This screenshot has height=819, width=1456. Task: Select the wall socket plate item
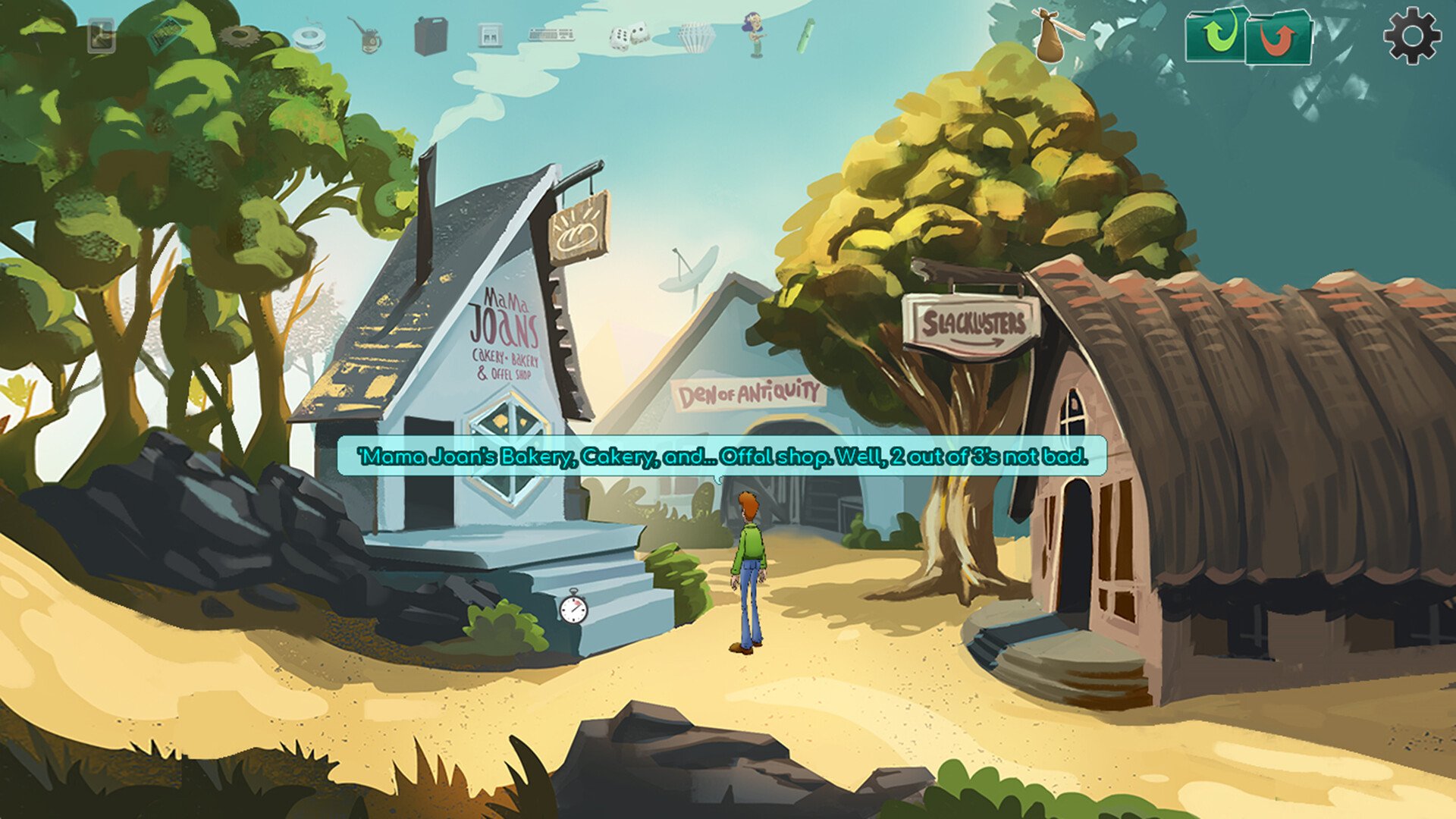coord(488,36)
